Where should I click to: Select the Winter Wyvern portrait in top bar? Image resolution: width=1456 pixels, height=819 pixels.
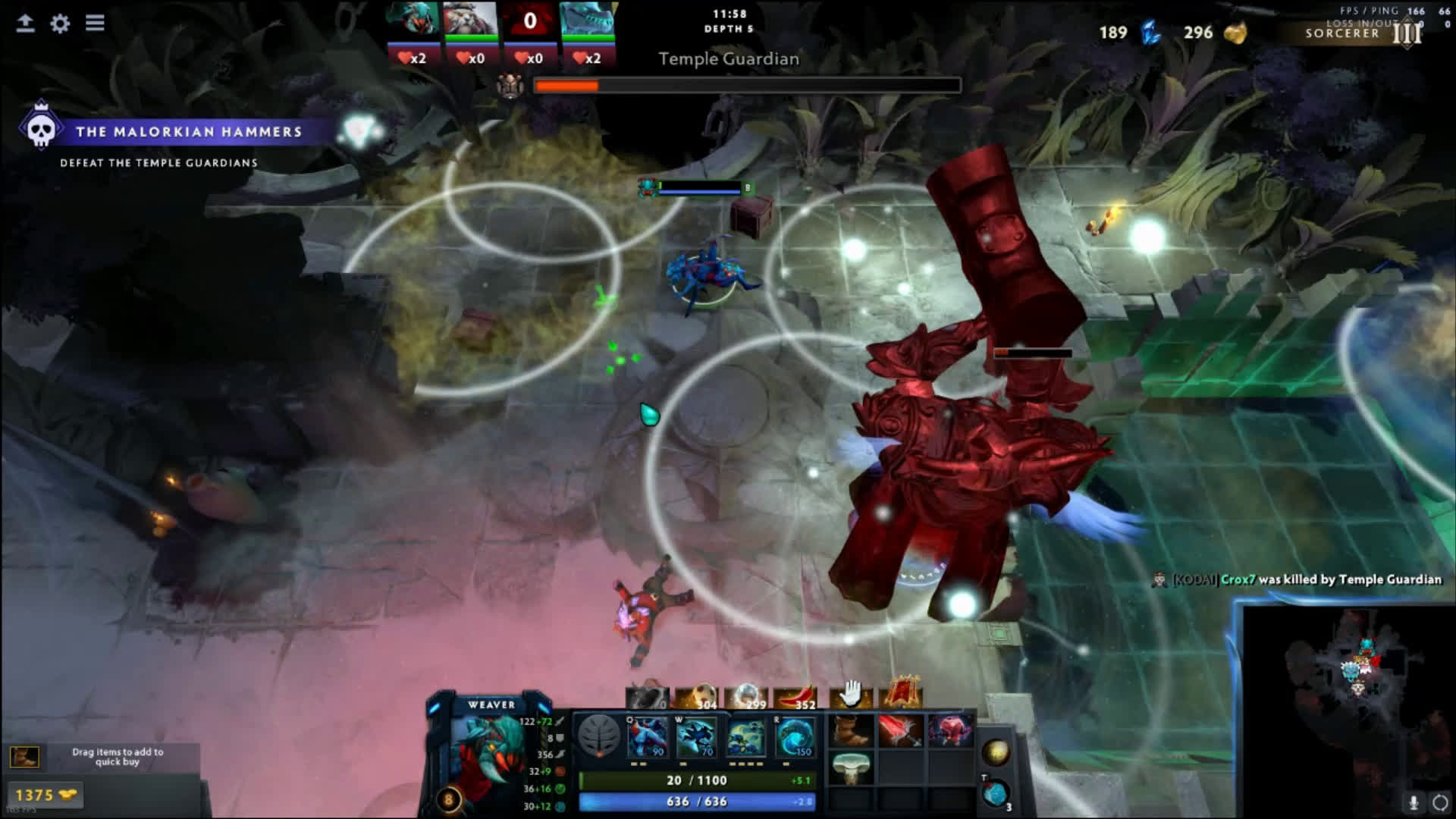587,19
